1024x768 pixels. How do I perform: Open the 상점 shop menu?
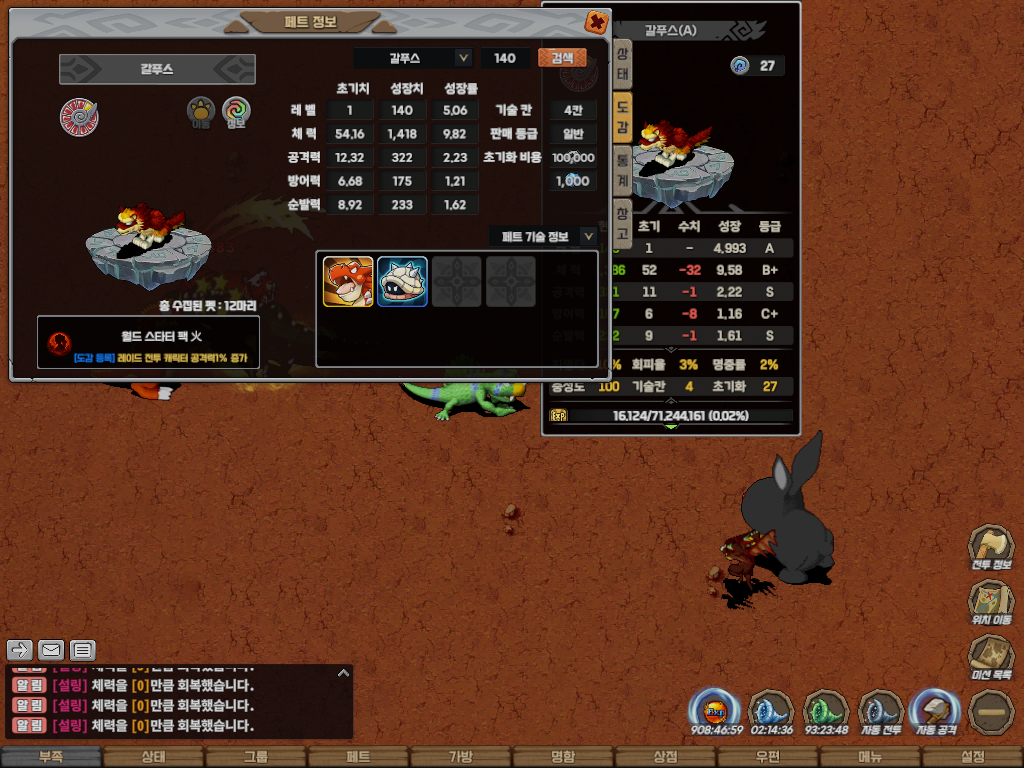665,757
